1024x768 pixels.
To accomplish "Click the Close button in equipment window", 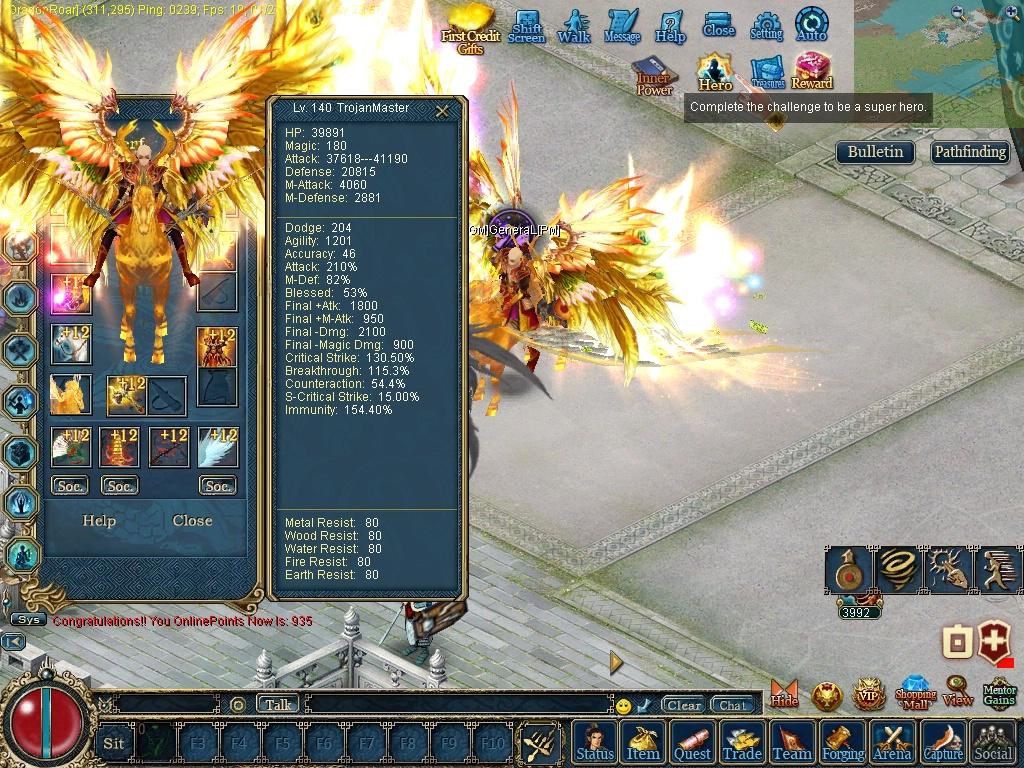I will coord(192,520).
